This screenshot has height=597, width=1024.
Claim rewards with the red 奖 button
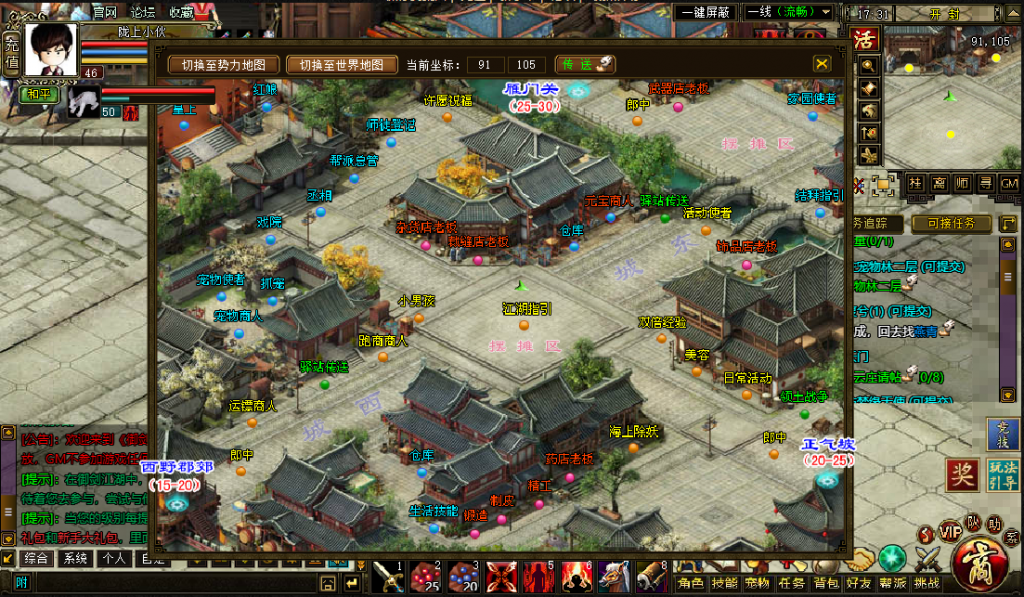tap(962, 475)
